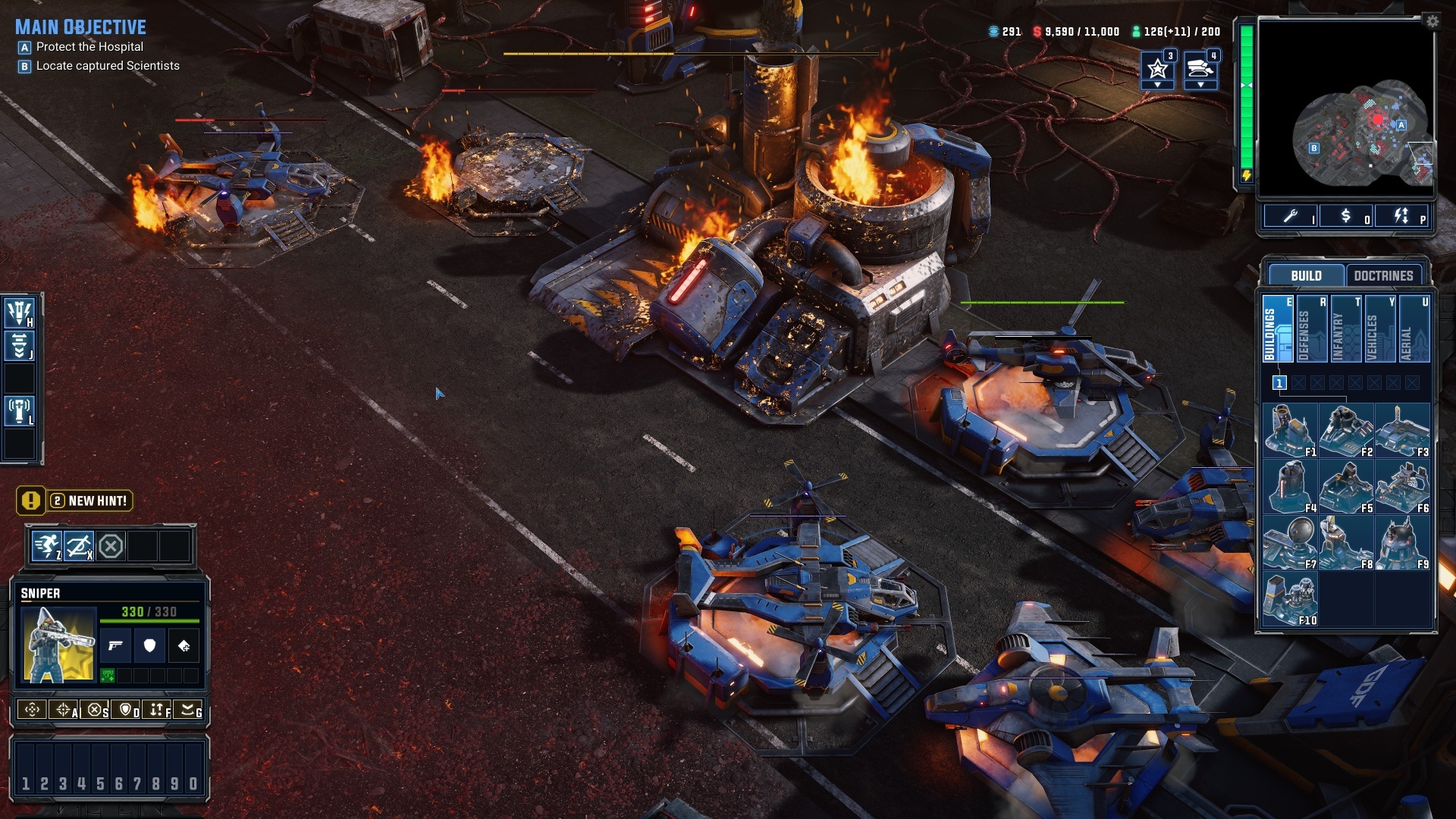Image resolution: width=1456 pixels, height=819 pixels.
Task: Pick the F10 building from the build menu
Action: click(x=1290, y=599)
